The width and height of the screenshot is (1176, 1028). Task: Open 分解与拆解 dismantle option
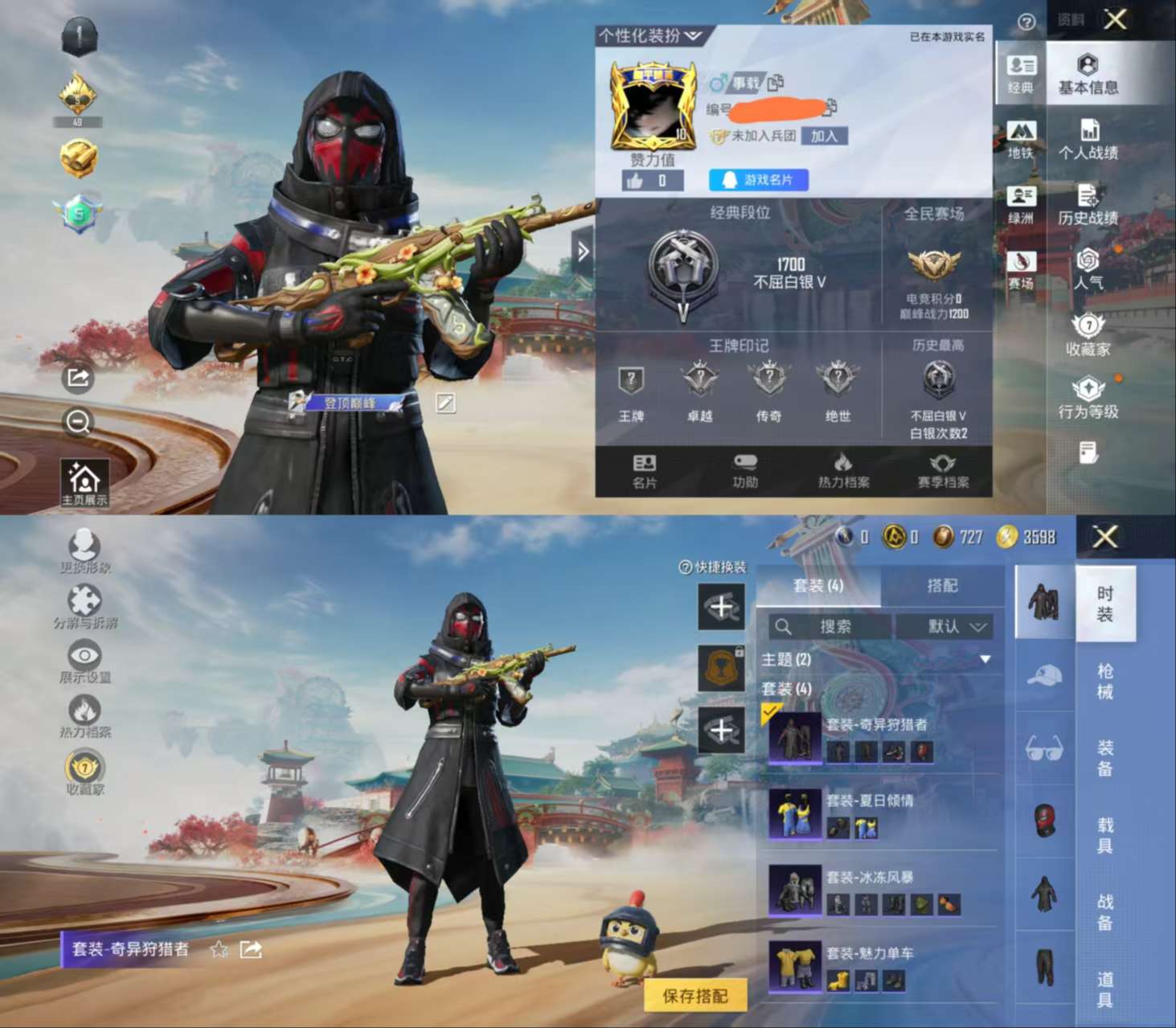tap(84, 607)
